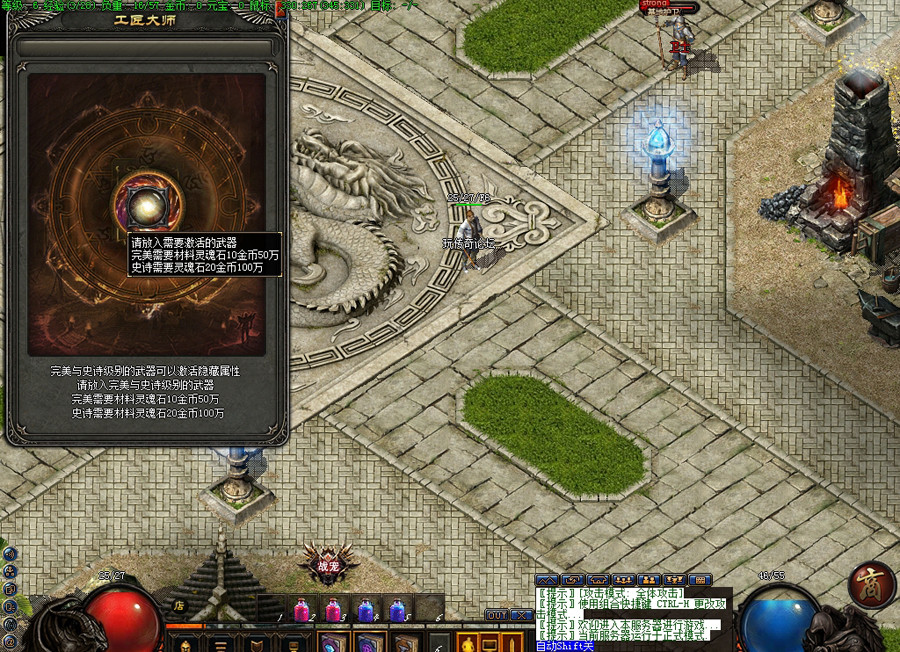Select the purple skill book icon on bottom bar
The image size is (900, 652).
click(368, 642)
